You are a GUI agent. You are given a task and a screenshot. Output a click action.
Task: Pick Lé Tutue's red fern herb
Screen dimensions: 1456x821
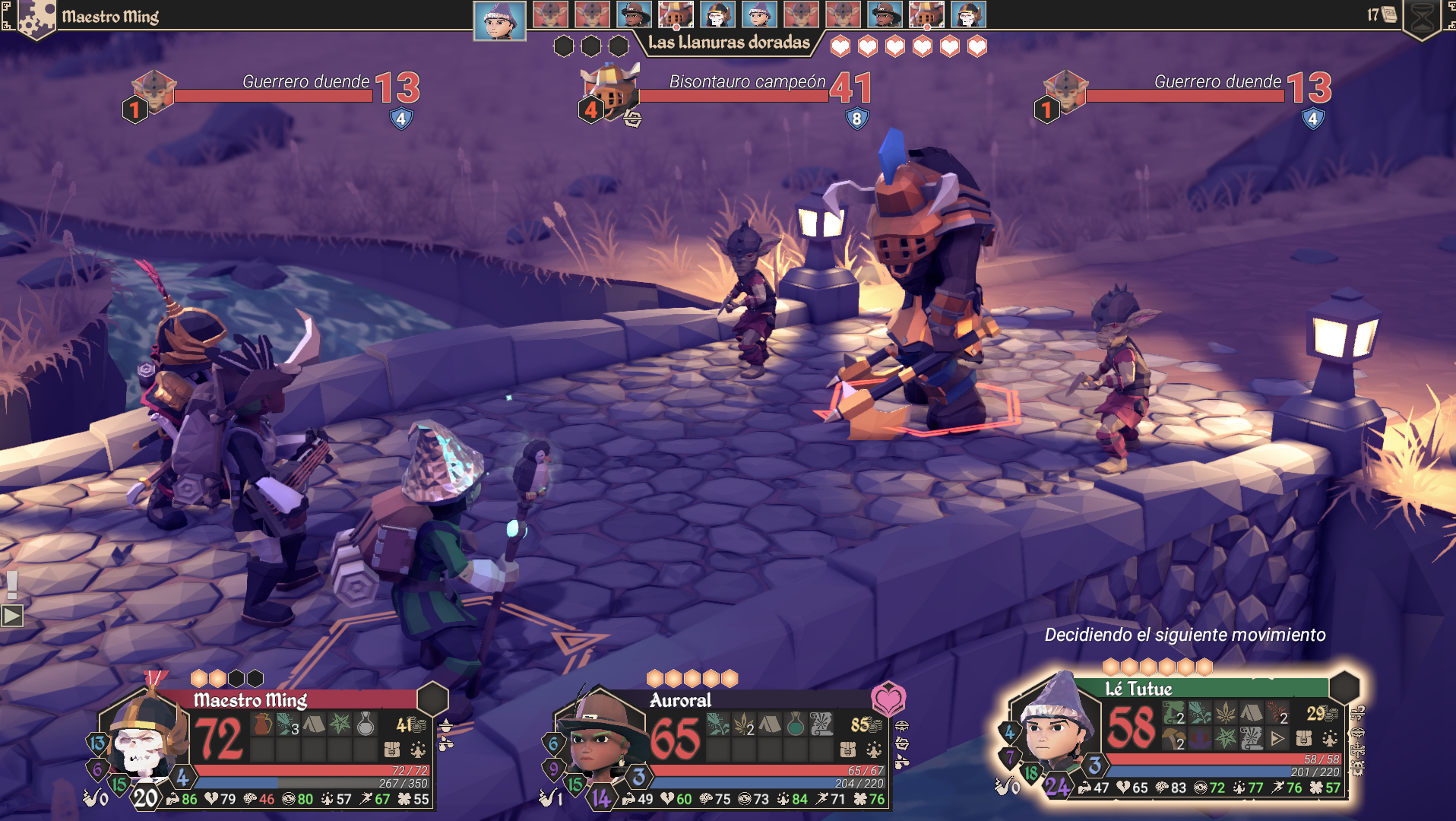point(1277,713)
